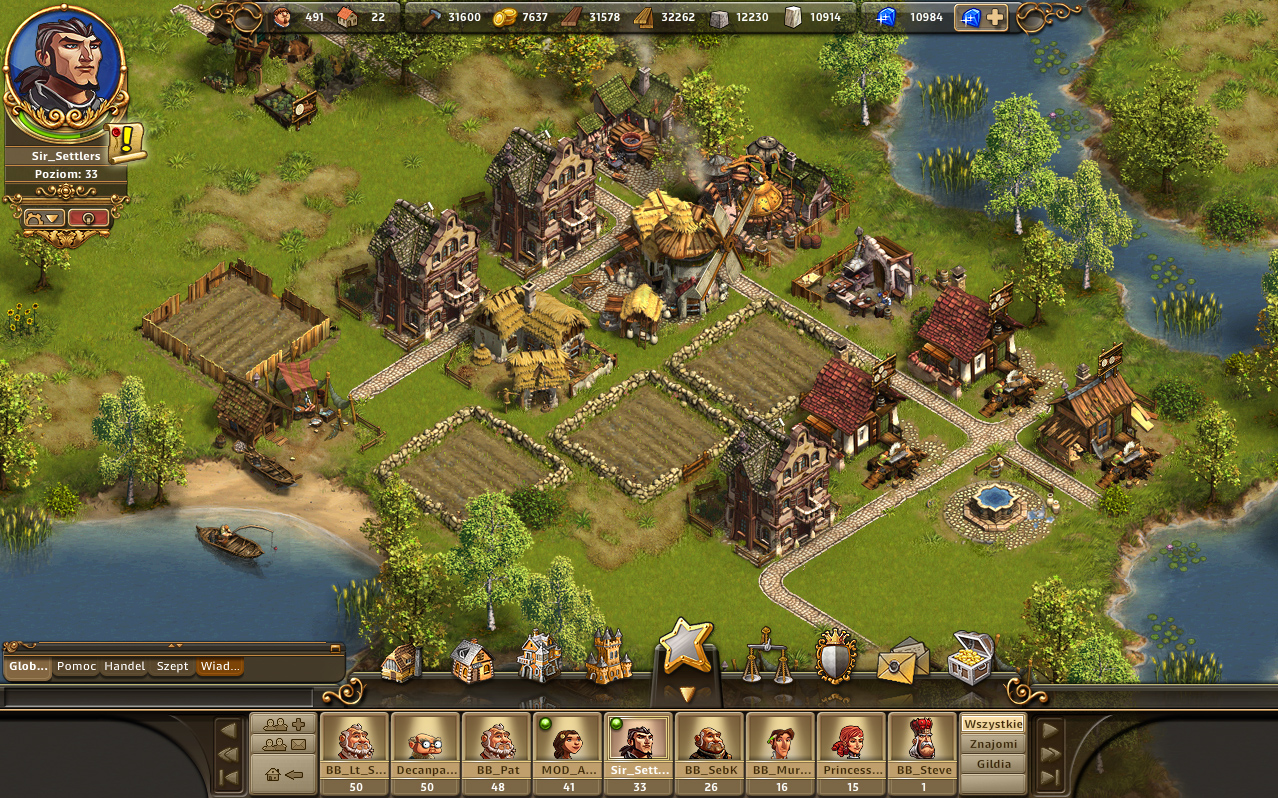Click the chat text input field
This screenshot has width=1278, height=798.
tap(158, 697)
